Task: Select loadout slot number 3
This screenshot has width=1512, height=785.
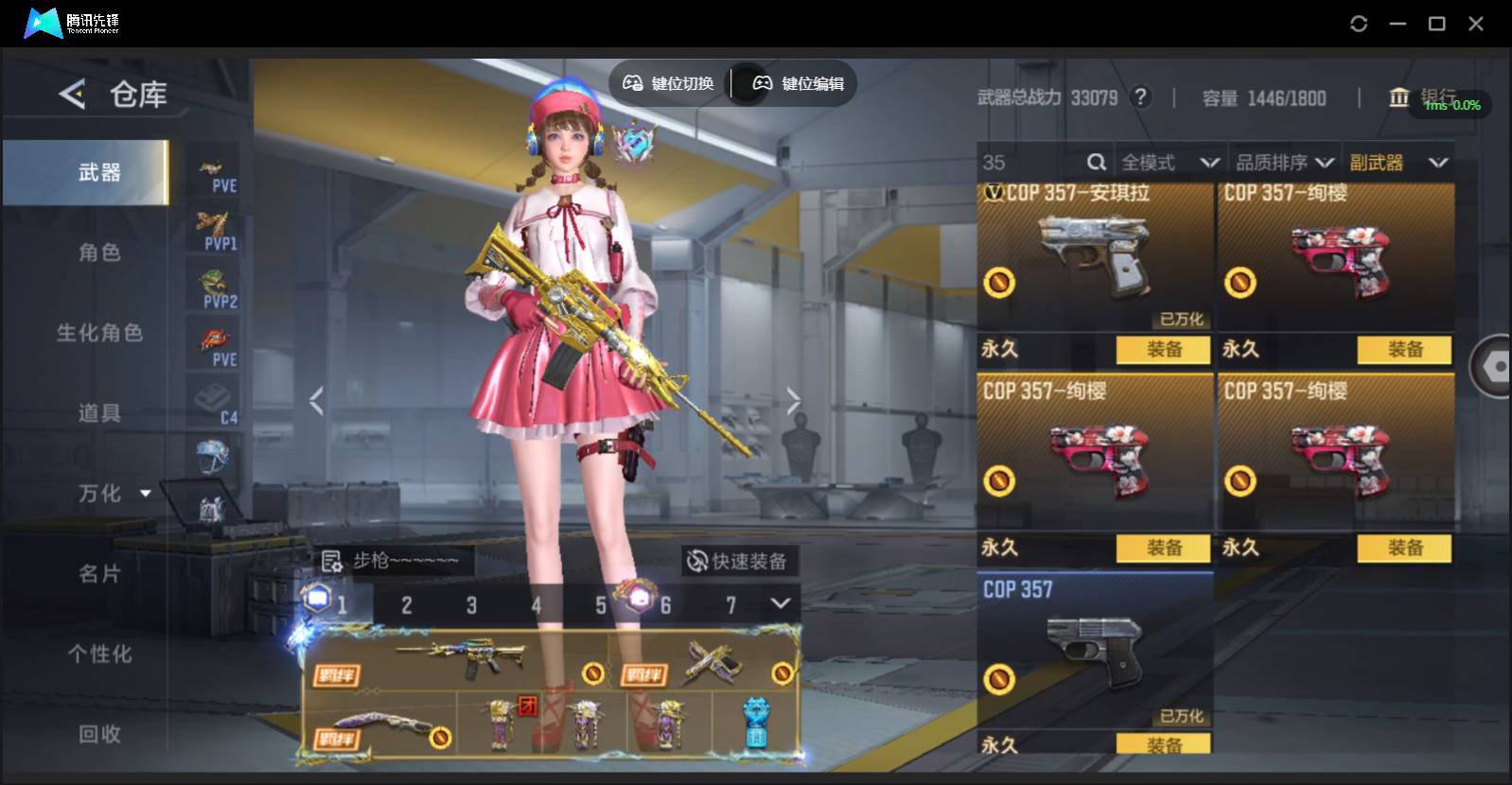Action: pos(471,605)
